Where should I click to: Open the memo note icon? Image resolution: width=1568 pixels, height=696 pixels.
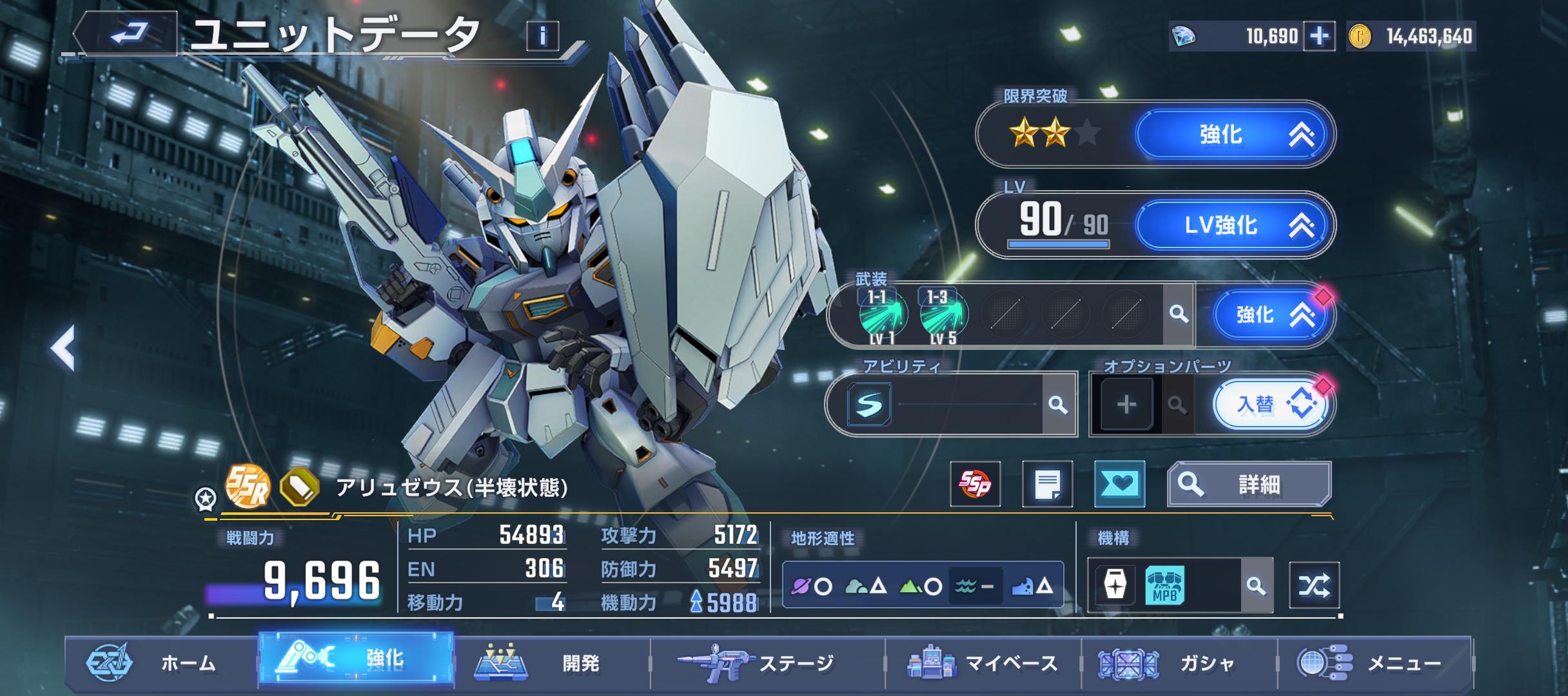pos(1047,484)
